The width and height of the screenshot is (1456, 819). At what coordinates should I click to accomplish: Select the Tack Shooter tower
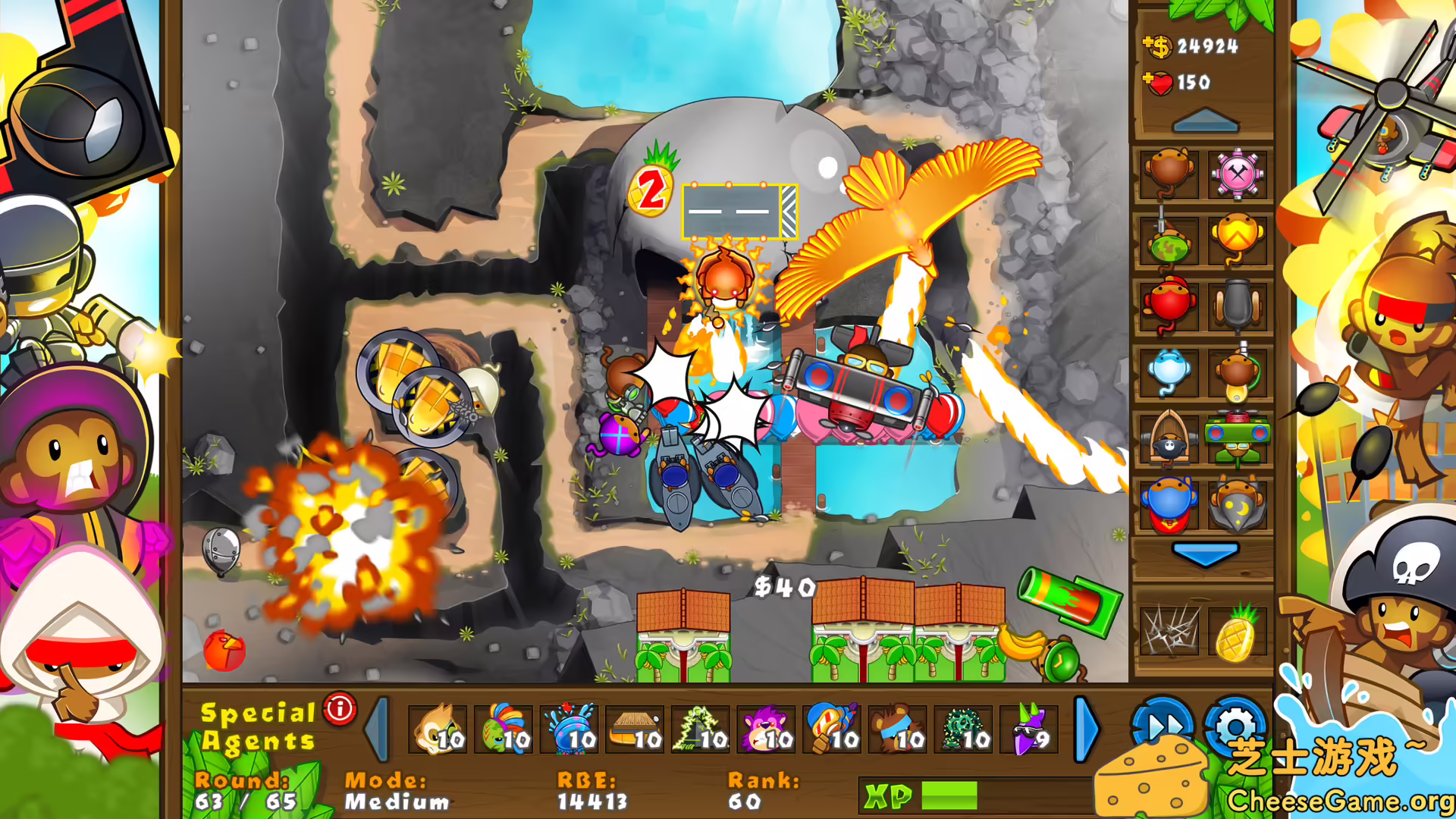[1238, 174]
